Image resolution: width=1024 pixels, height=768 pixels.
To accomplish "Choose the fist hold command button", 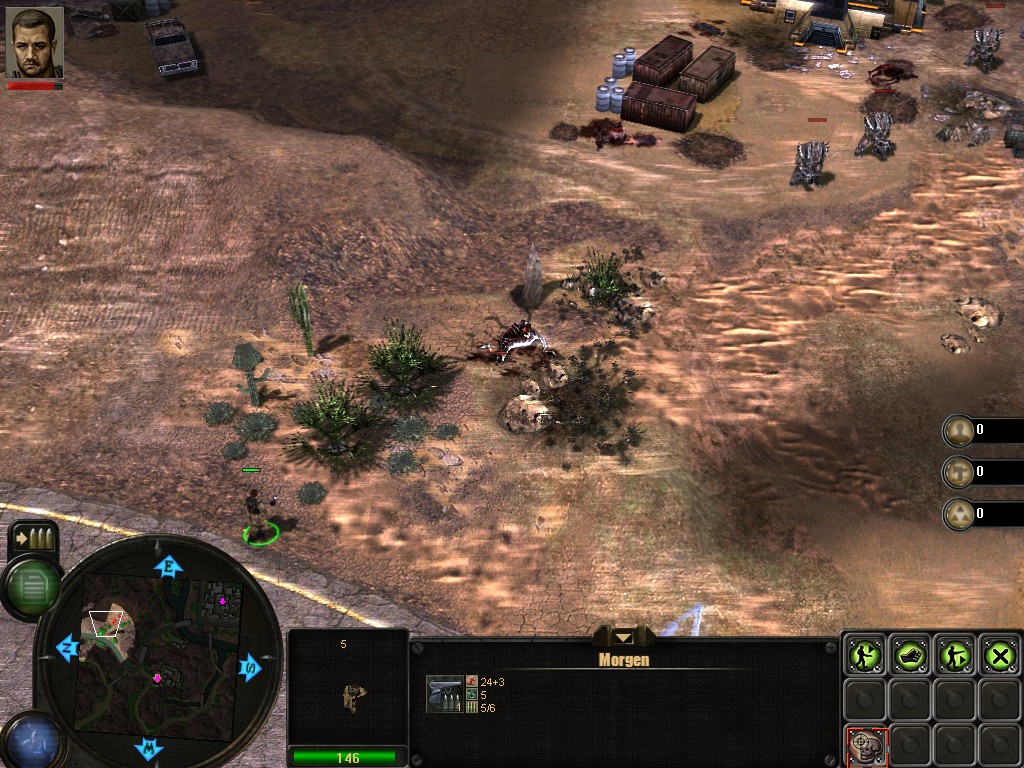I will pos(910,655).
